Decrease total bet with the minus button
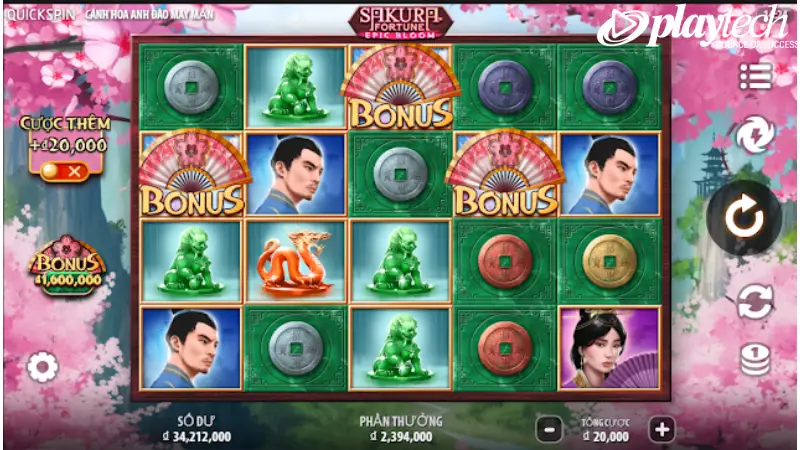Viewport: 800px width, 450px height. pos(548,430)
